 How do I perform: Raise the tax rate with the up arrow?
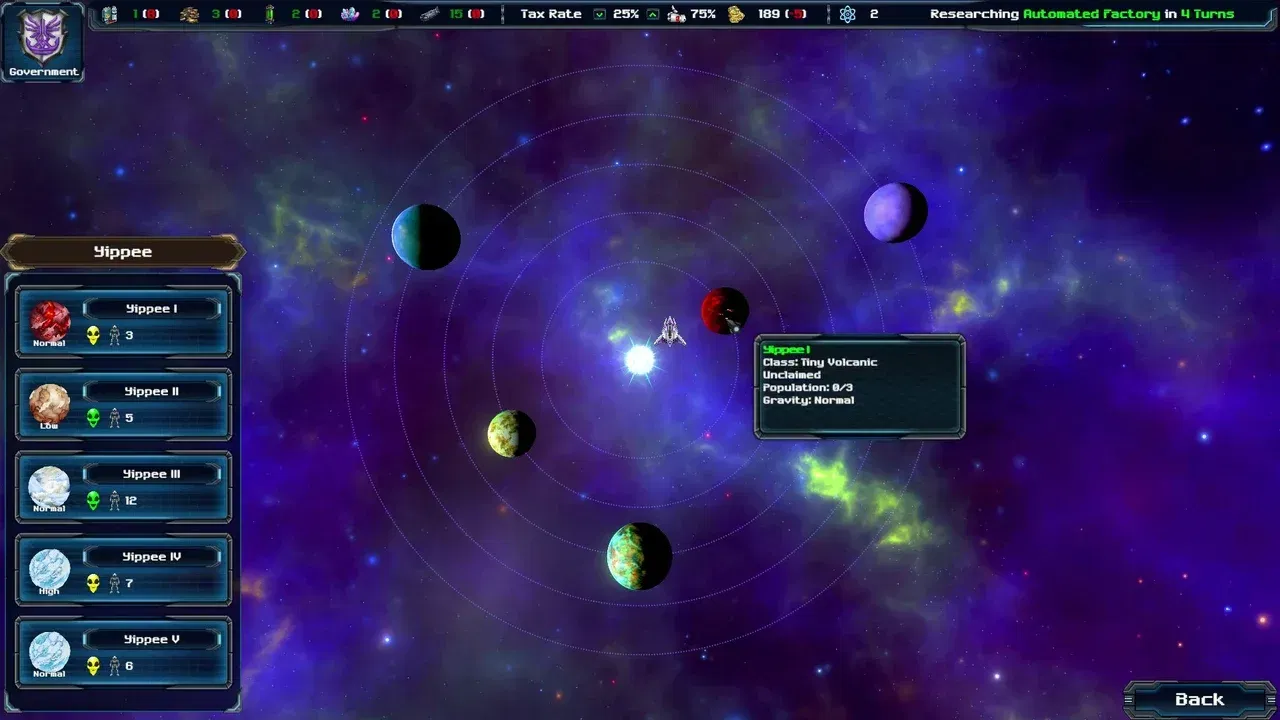[x=653, y=14]
